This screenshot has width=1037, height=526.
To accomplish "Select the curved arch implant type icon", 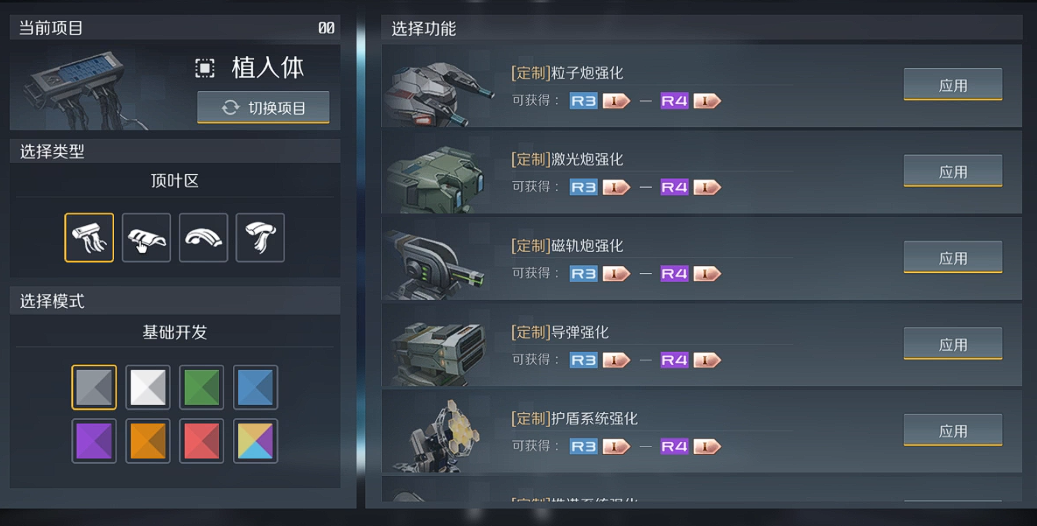I will 203,238.
